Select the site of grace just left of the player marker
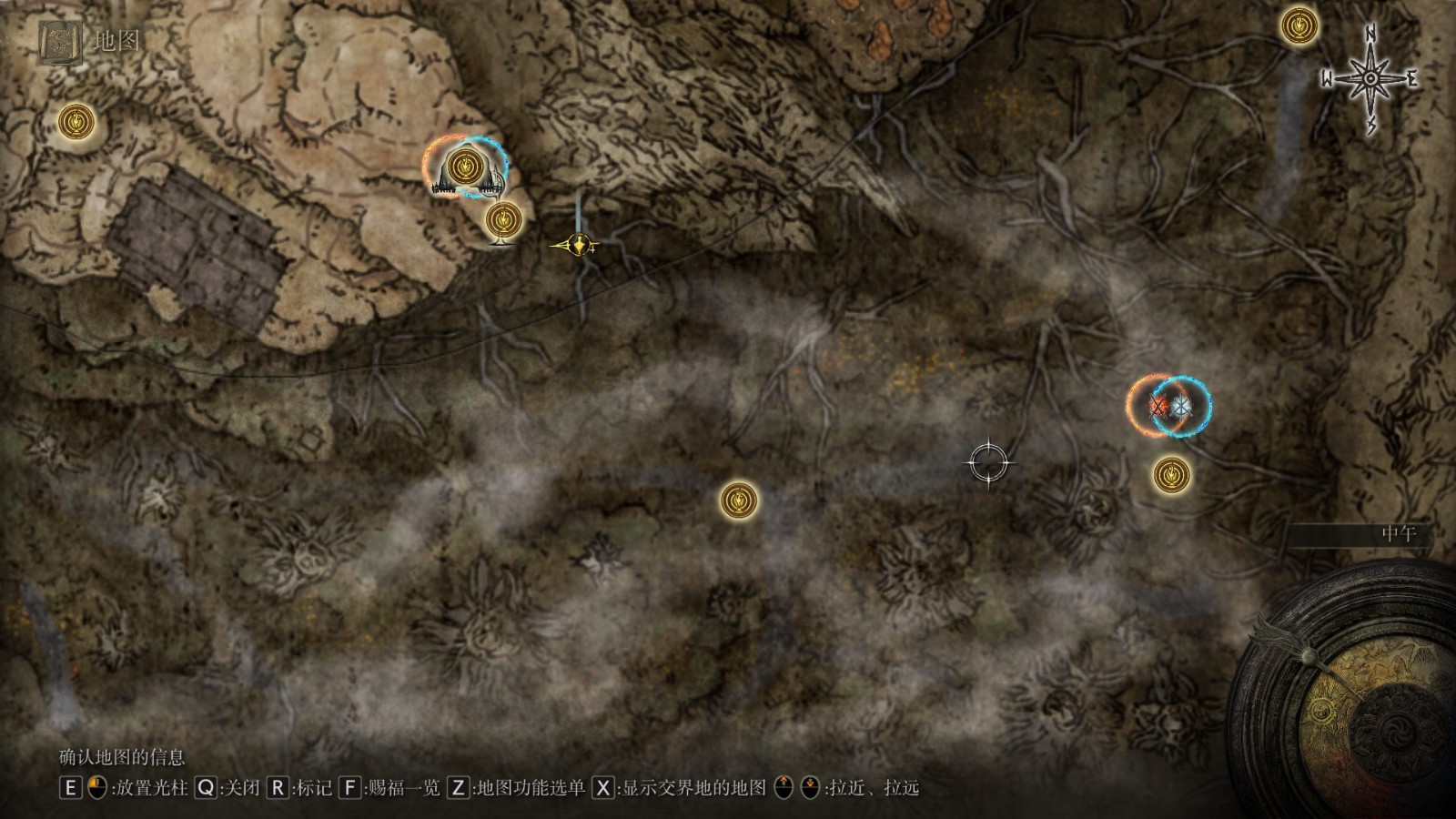The height and width of the screenshot is (819, 1456). click(x=503, y=219)
